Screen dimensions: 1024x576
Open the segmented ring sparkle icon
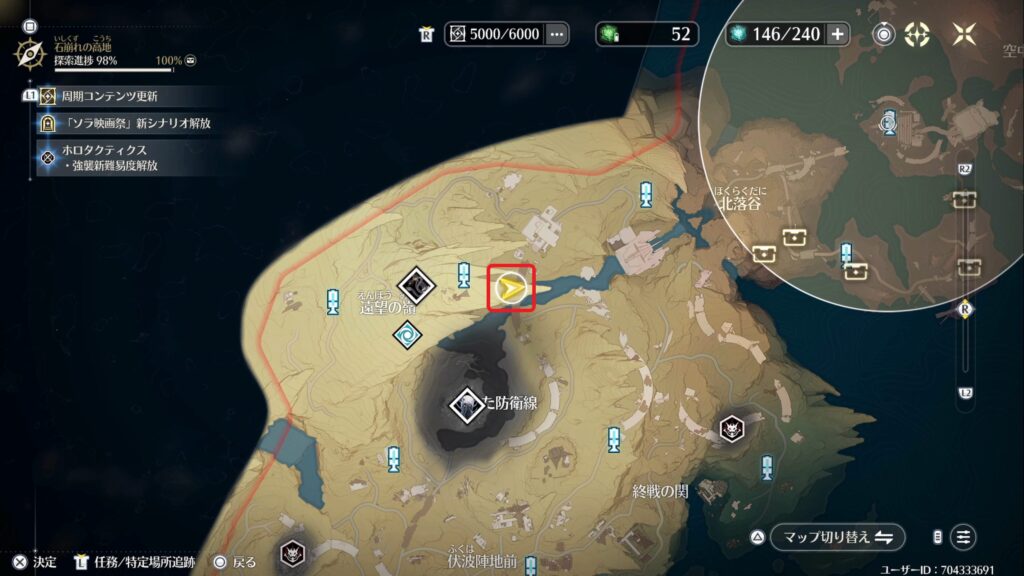click(916, 34)
